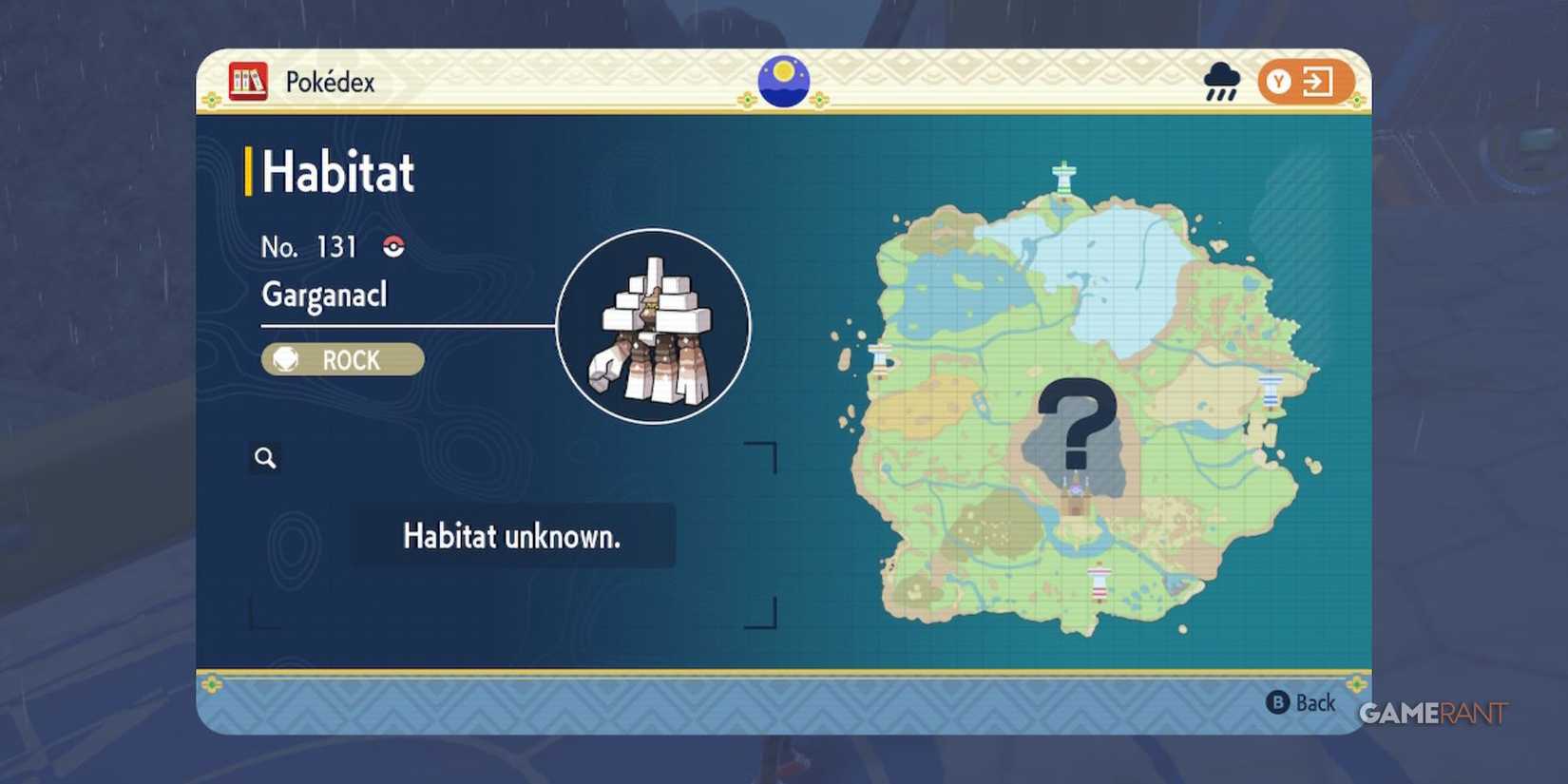
Task: Select the moon day/night indicator
Action: pyautogui.click(x=784, y=81)
